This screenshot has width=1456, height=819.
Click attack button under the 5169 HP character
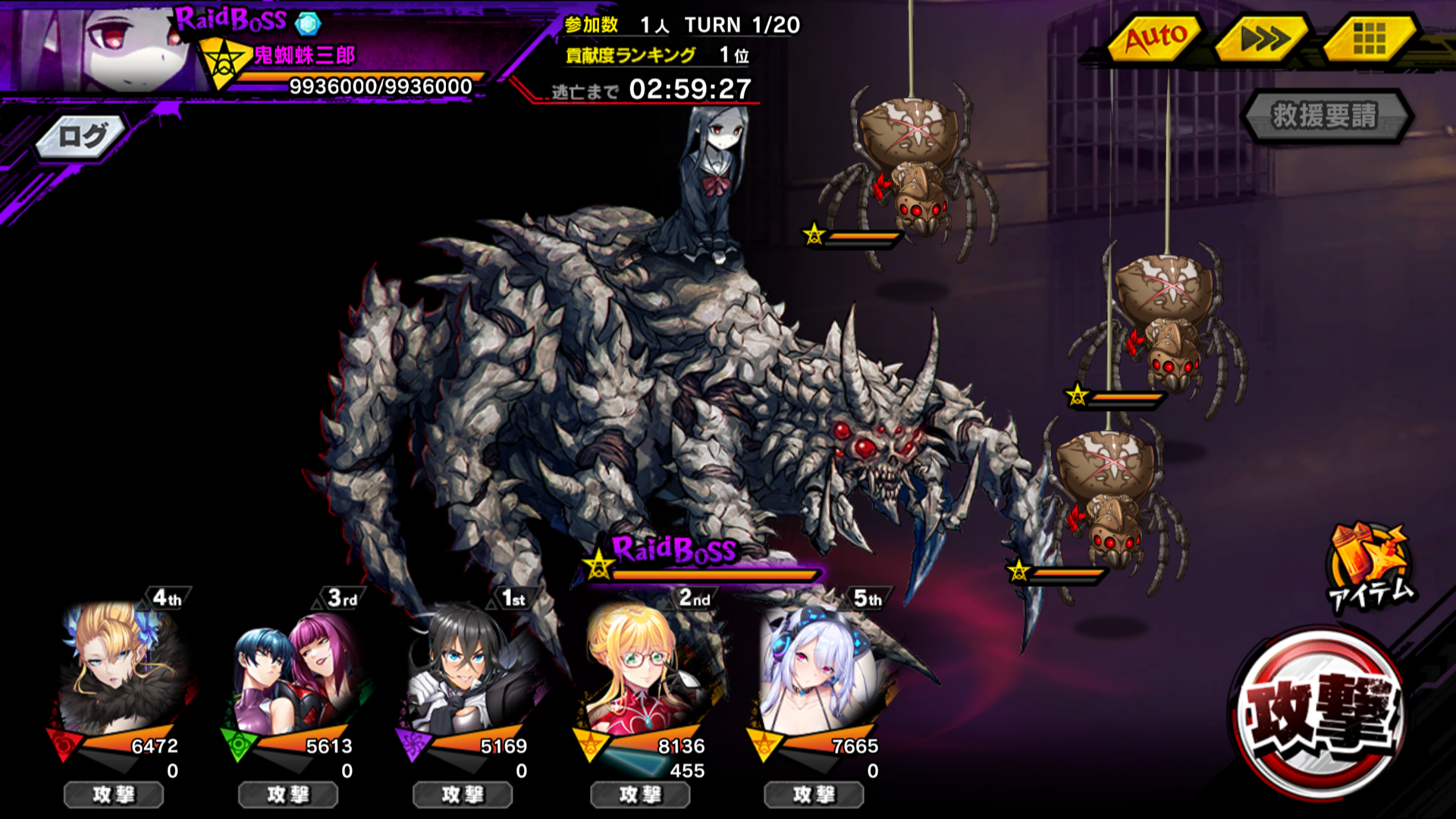pos(463,795)
